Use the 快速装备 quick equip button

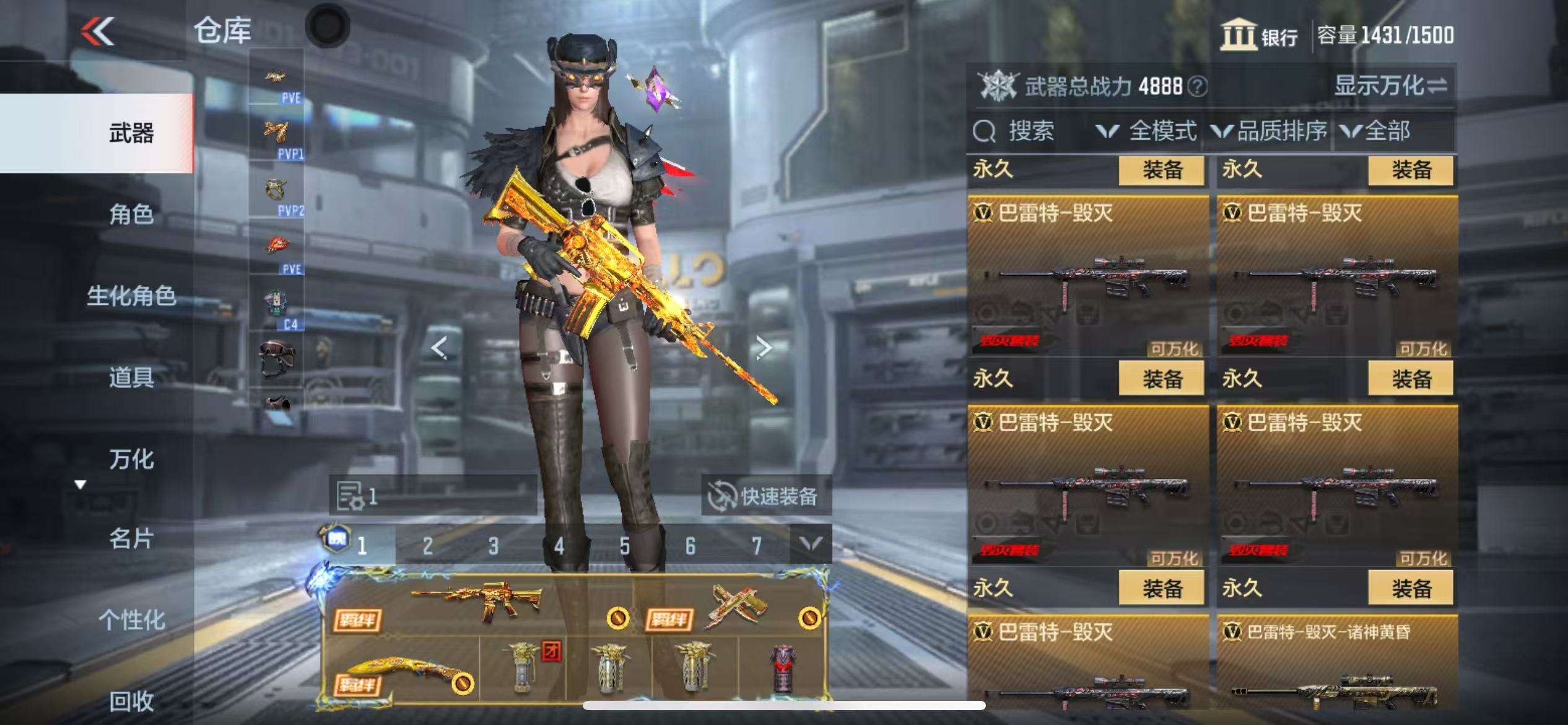point(765,496)
